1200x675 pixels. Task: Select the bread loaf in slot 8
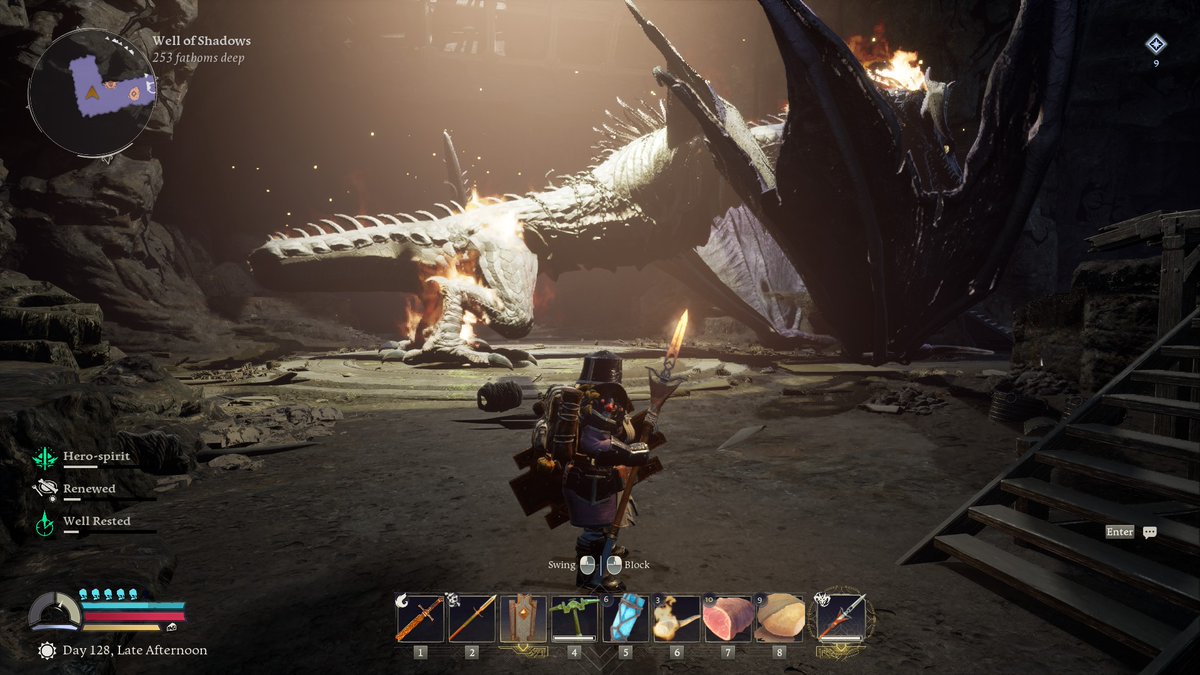(779, 618)
